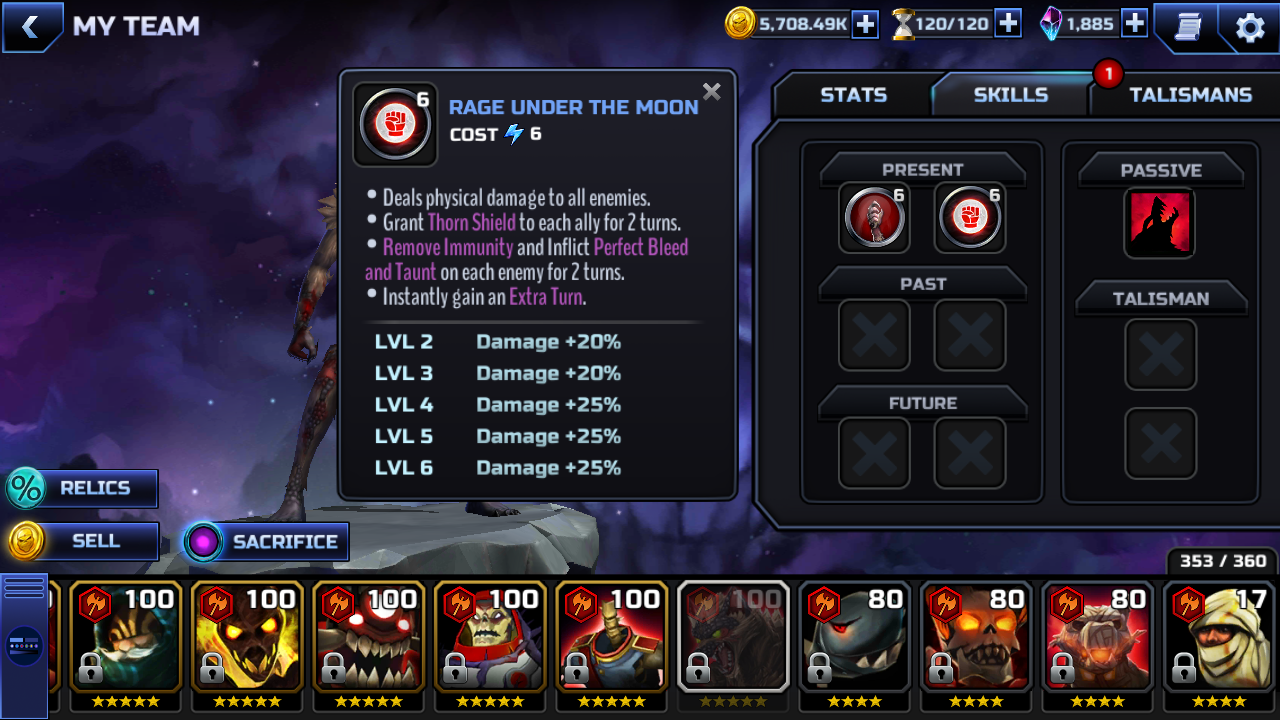Image resolution: width=1280 pixels, height=720 pixels.
Task: Select the level 17 white-hooded character
Action: (1219, 636)
